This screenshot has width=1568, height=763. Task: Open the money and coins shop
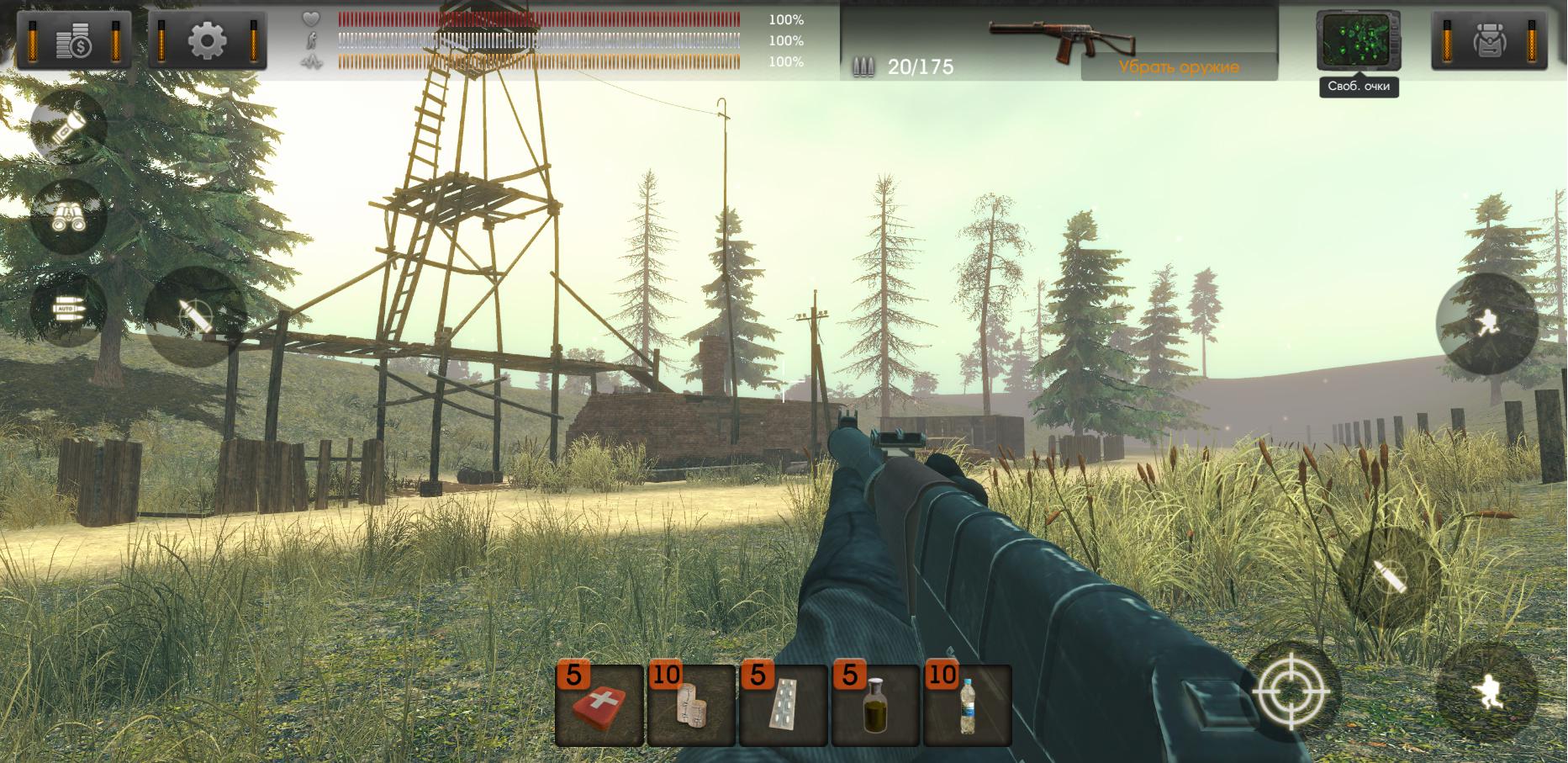tap(74, 40)
